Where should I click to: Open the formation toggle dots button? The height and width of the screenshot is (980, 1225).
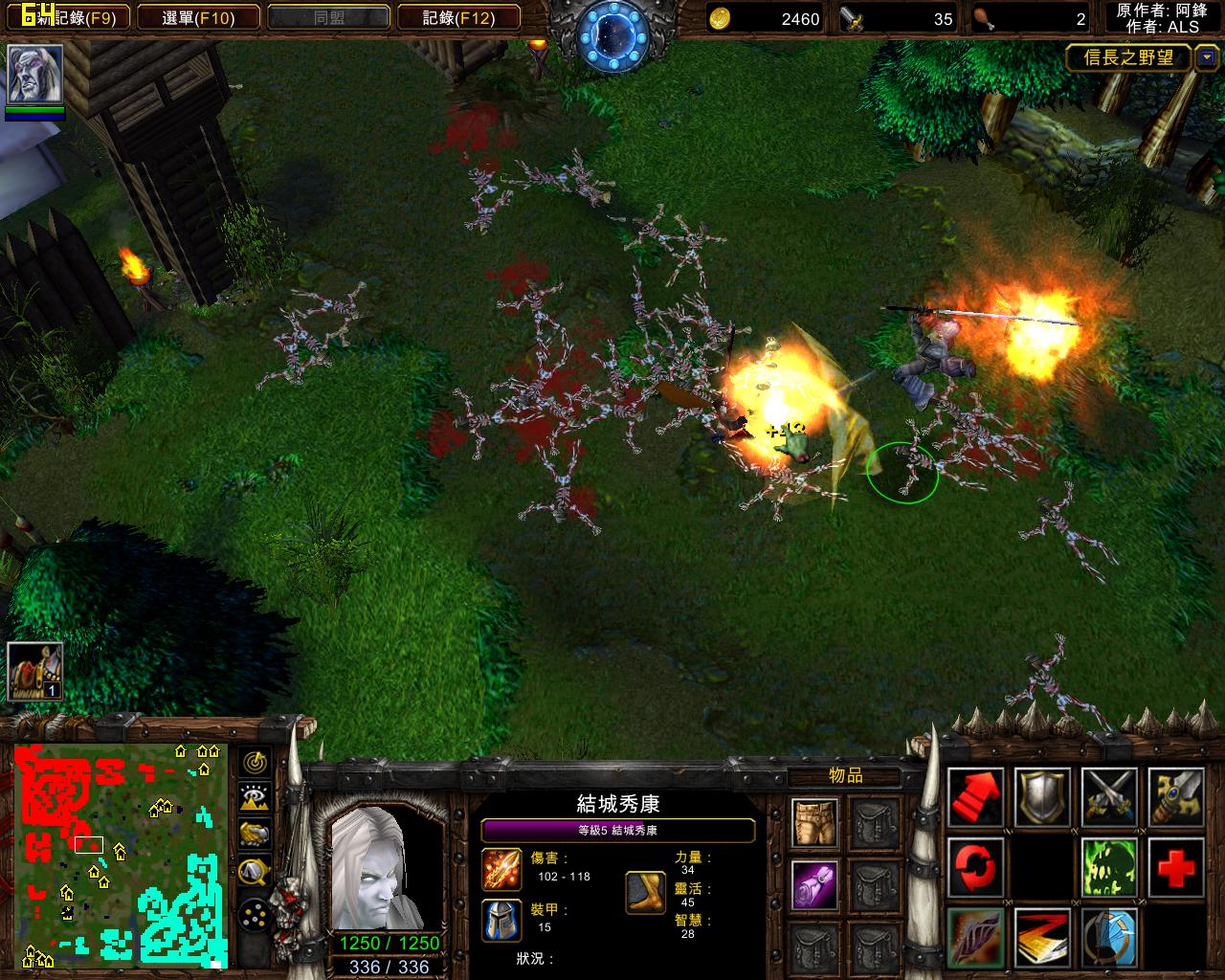(x=255, y=916)
